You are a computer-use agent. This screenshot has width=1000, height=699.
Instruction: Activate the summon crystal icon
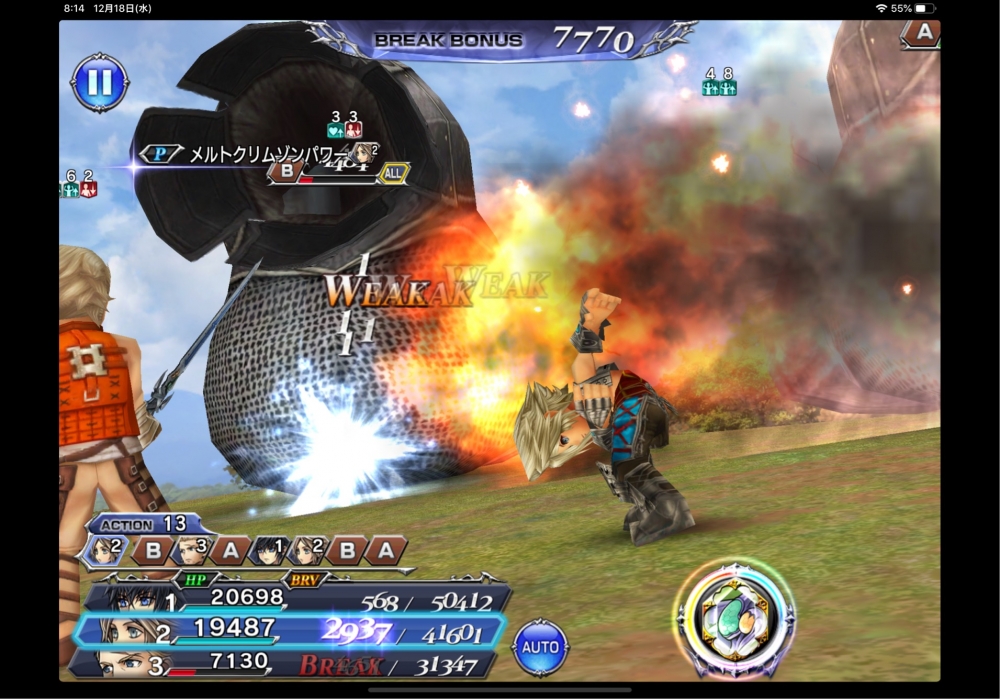(x=735, y=618)
